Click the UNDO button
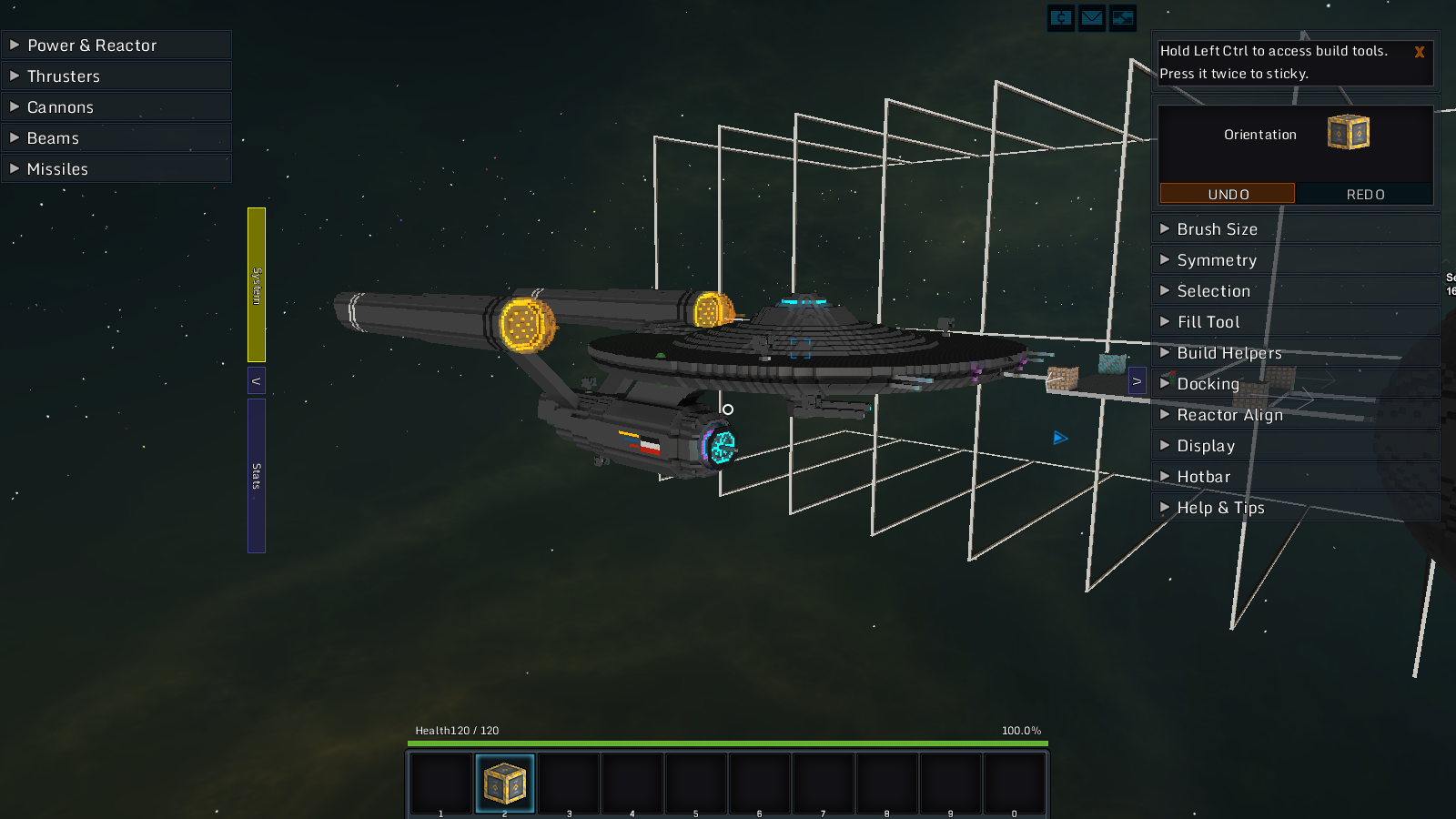The image size is (1456, 819). pos(1227,194)
